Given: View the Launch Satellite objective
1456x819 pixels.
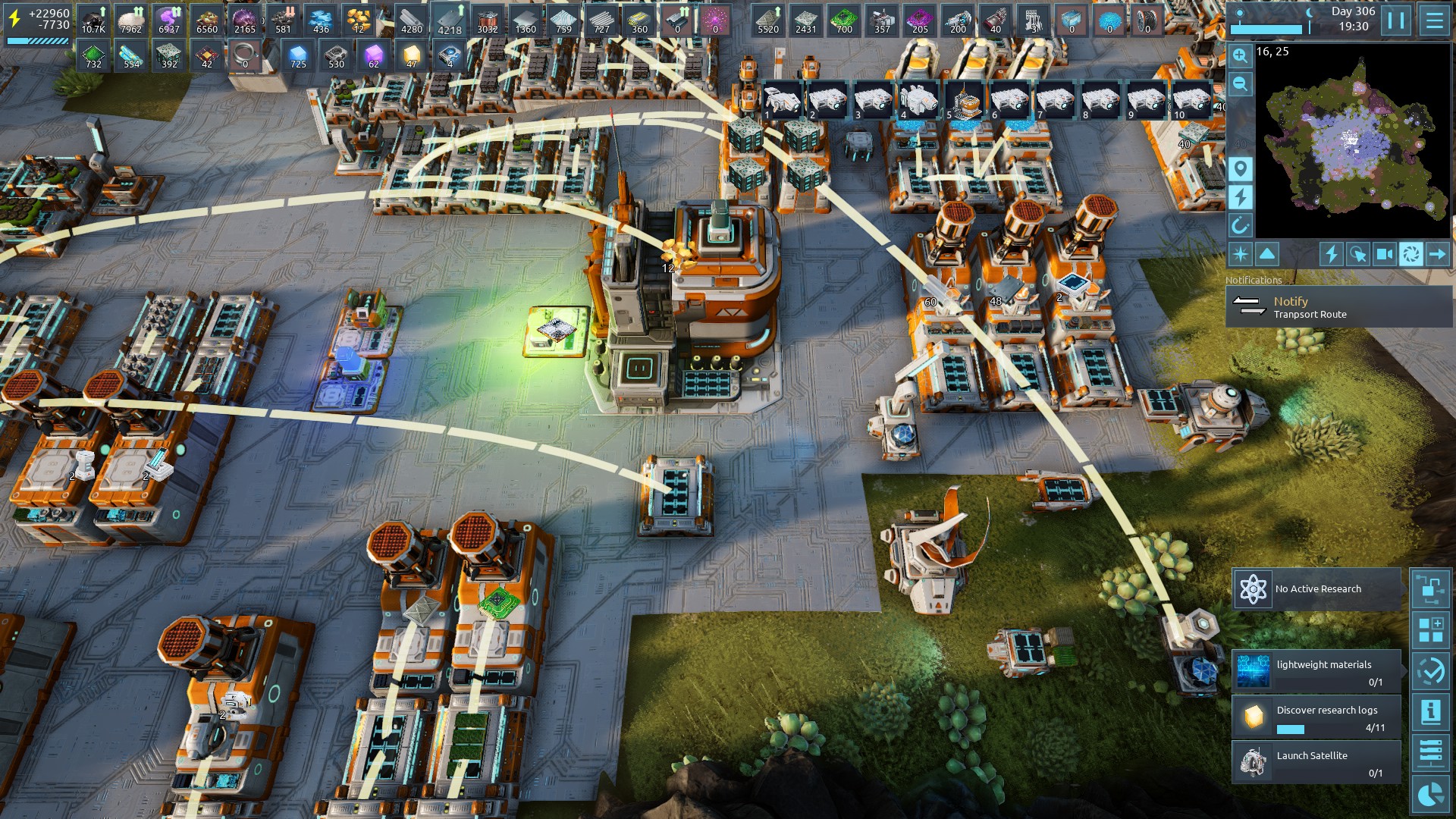Looking at the screenshot, I should 1316,763.
